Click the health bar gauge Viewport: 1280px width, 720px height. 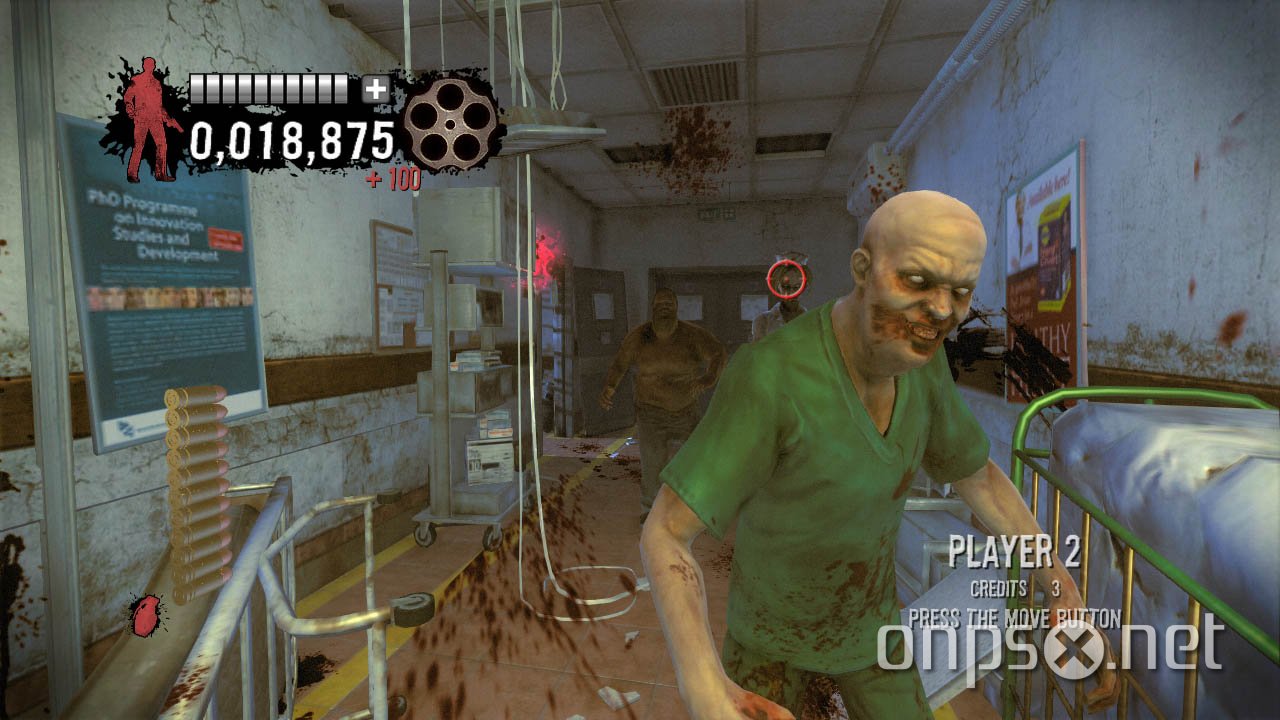[x=270, y=88]
